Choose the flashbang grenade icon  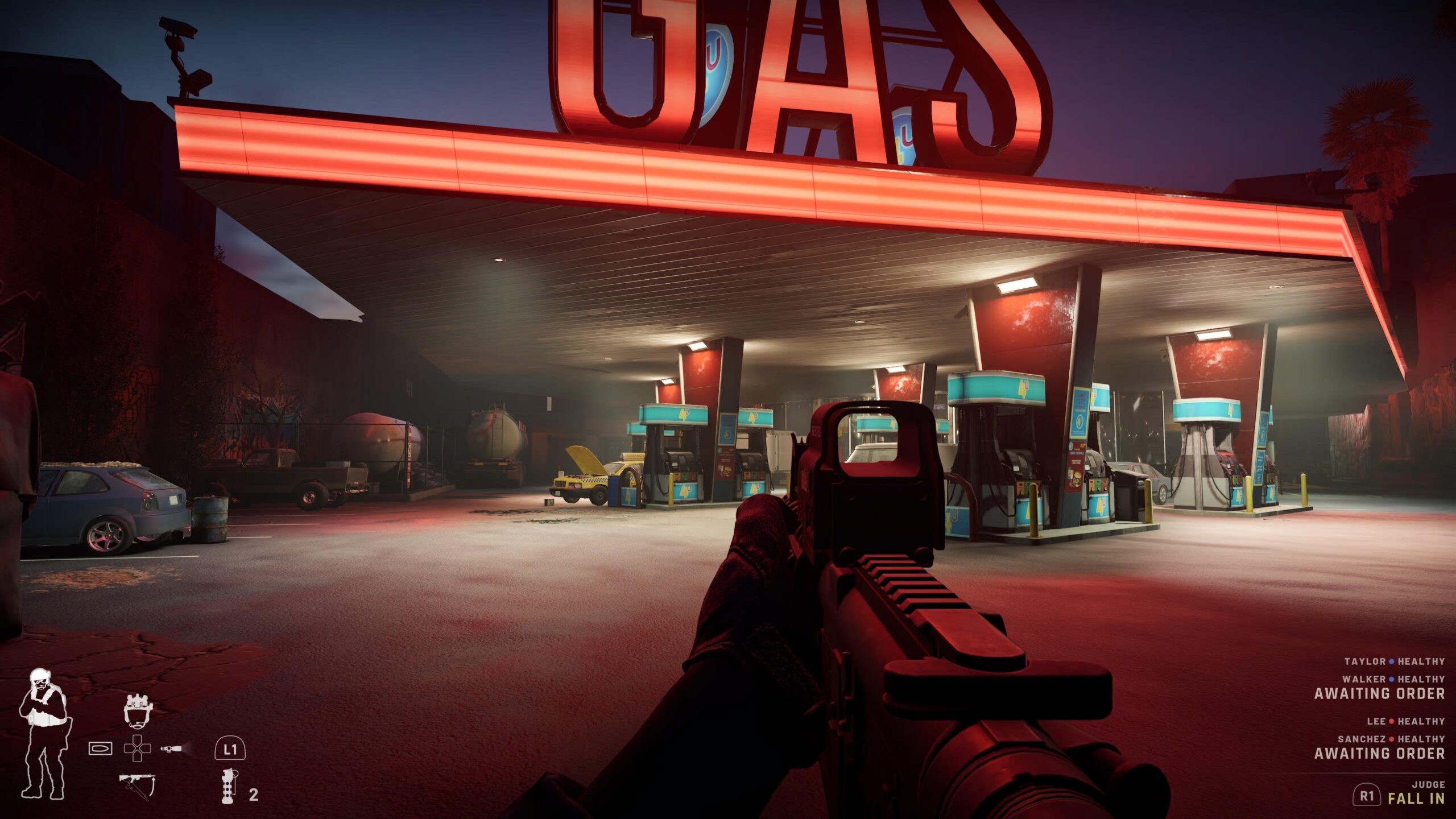click(x=228, y=785)
